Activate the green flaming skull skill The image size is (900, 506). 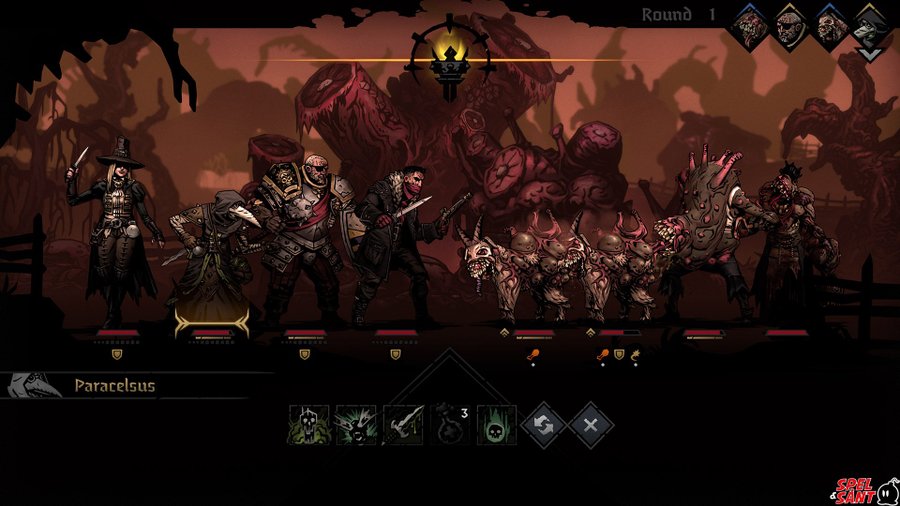pyautogui.click(x=497, y=425)
